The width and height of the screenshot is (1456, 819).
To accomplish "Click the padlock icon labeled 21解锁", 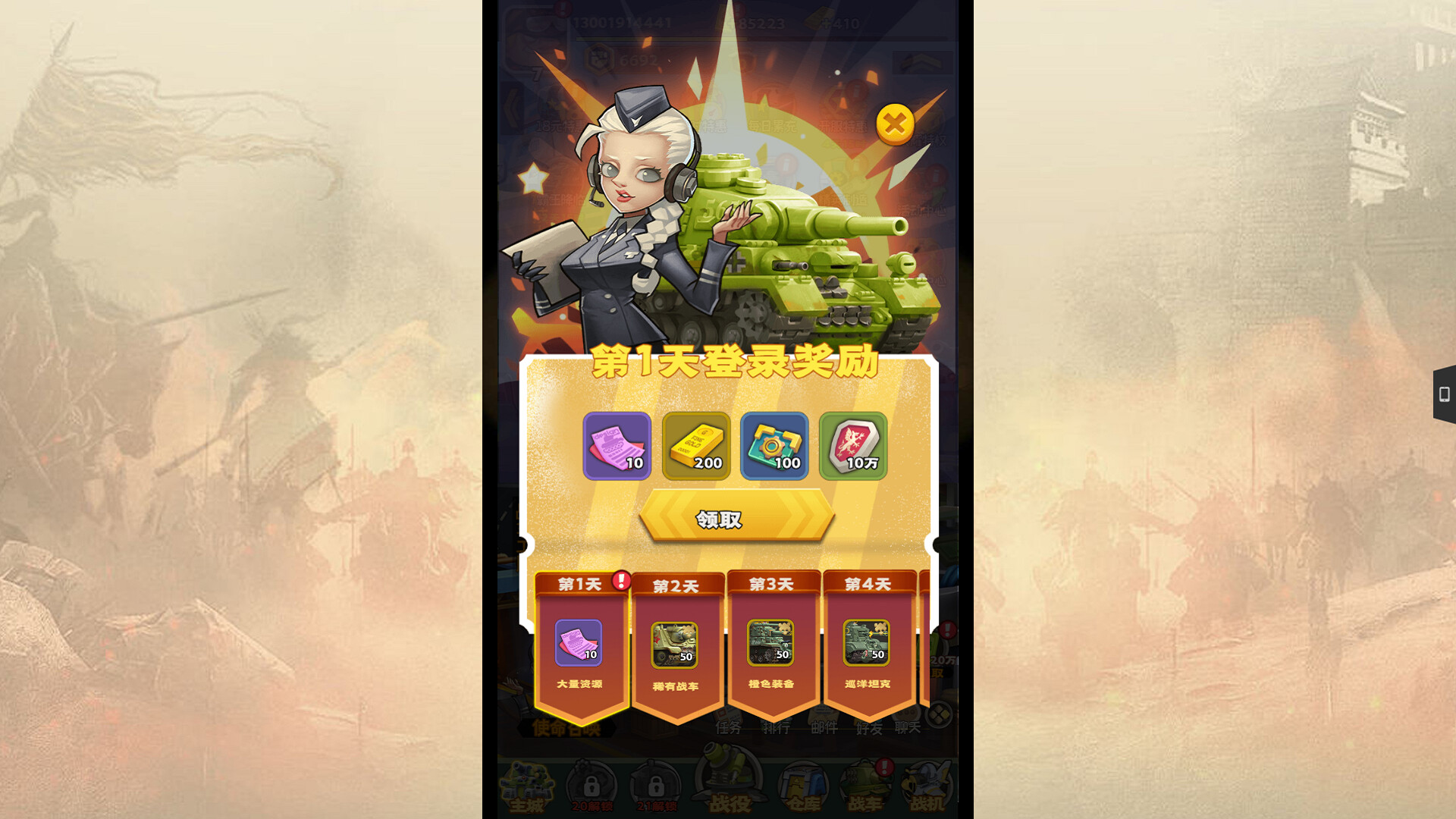I will (654, 786).
